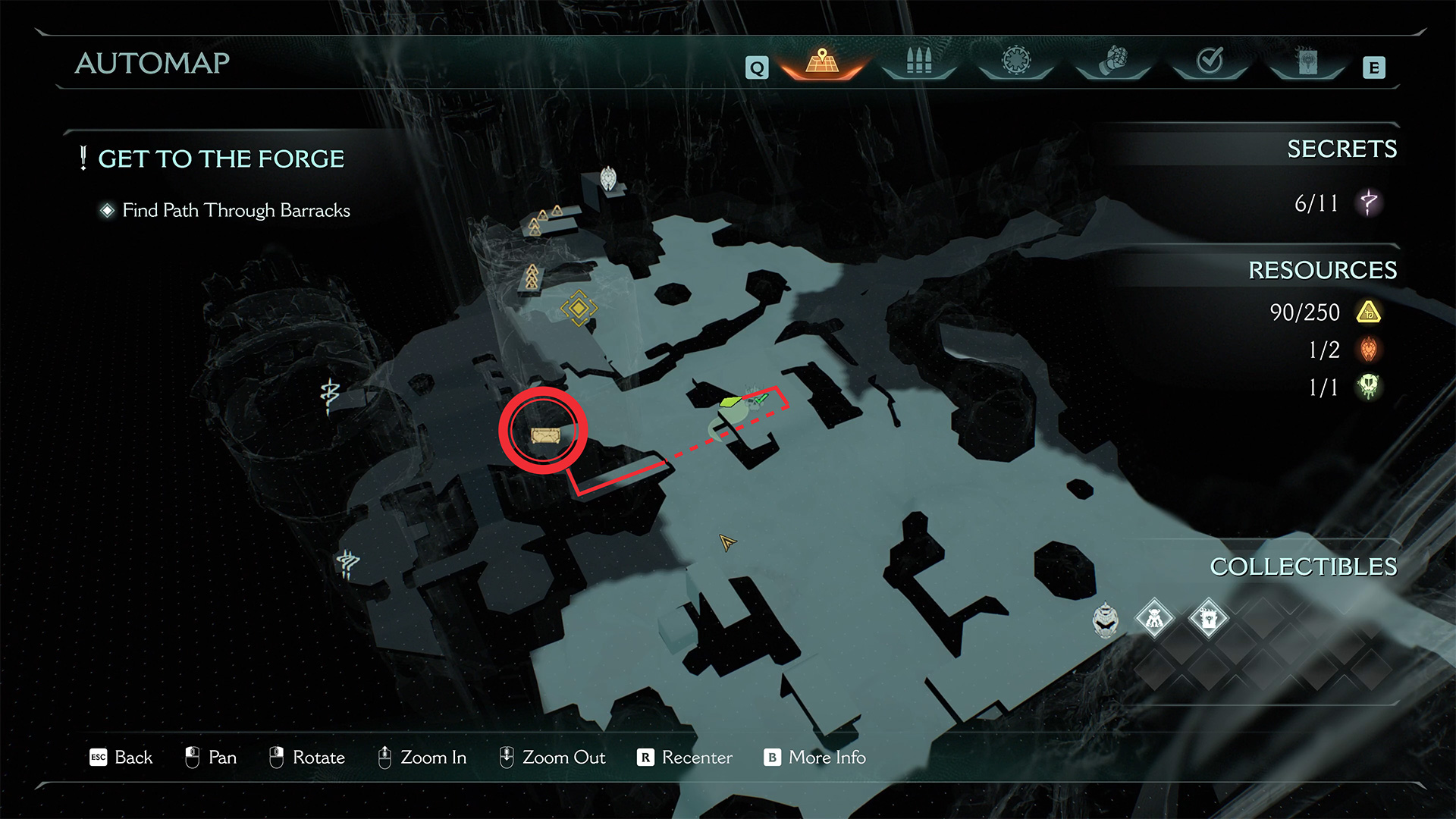Click the gold player arrow on the map
This screenshot has width=1456, height=819.
[x=727, y=542]
